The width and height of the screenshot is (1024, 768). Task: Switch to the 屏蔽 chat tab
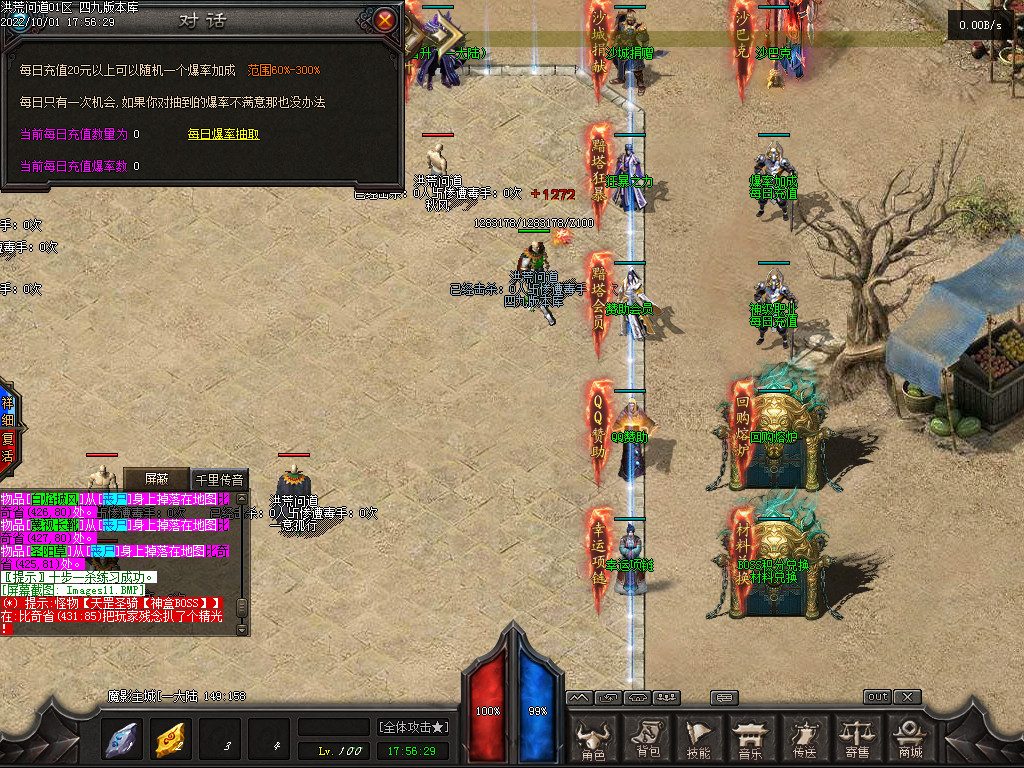[x=155, y=479]
